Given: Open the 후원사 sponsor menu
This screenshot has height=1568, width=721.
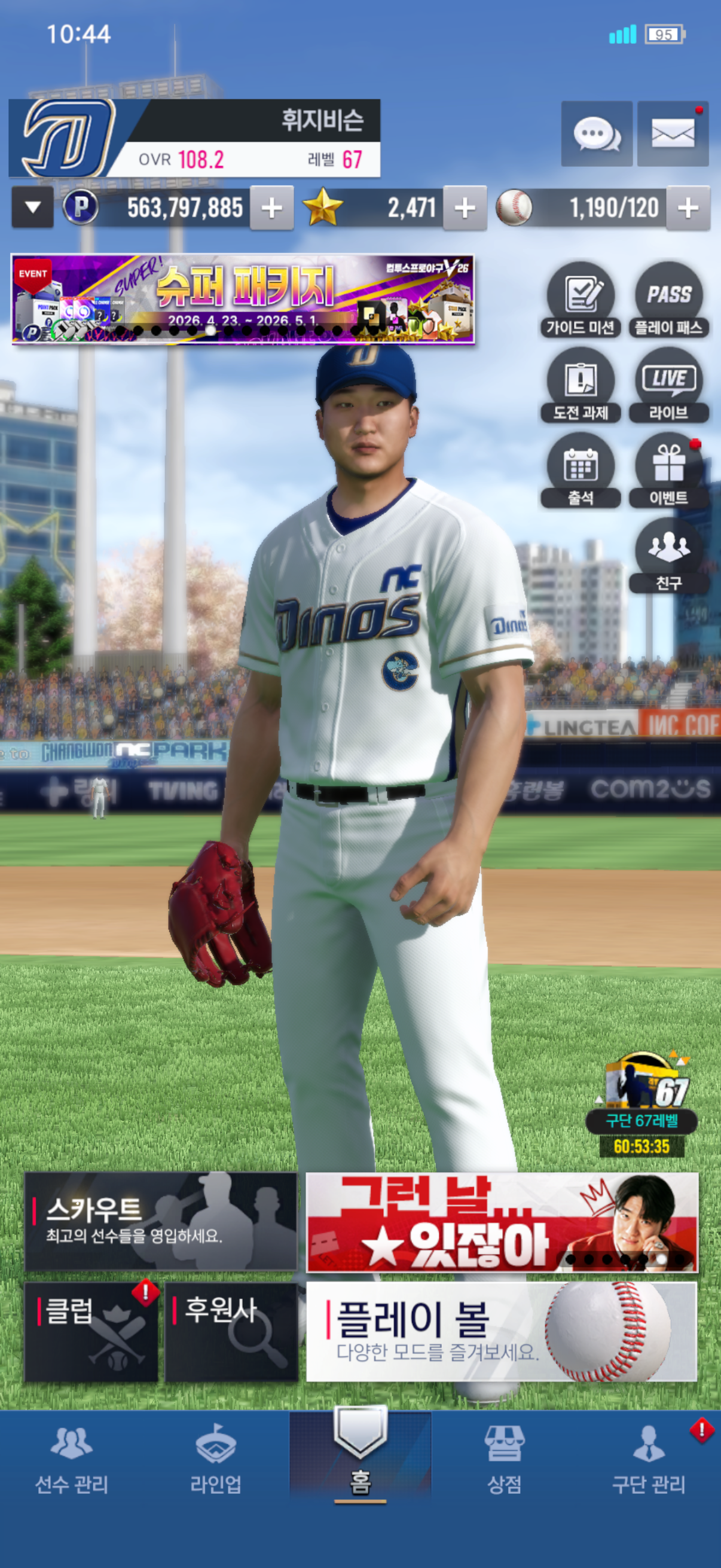Looking at the screenshot, I should click(231, 1331).
